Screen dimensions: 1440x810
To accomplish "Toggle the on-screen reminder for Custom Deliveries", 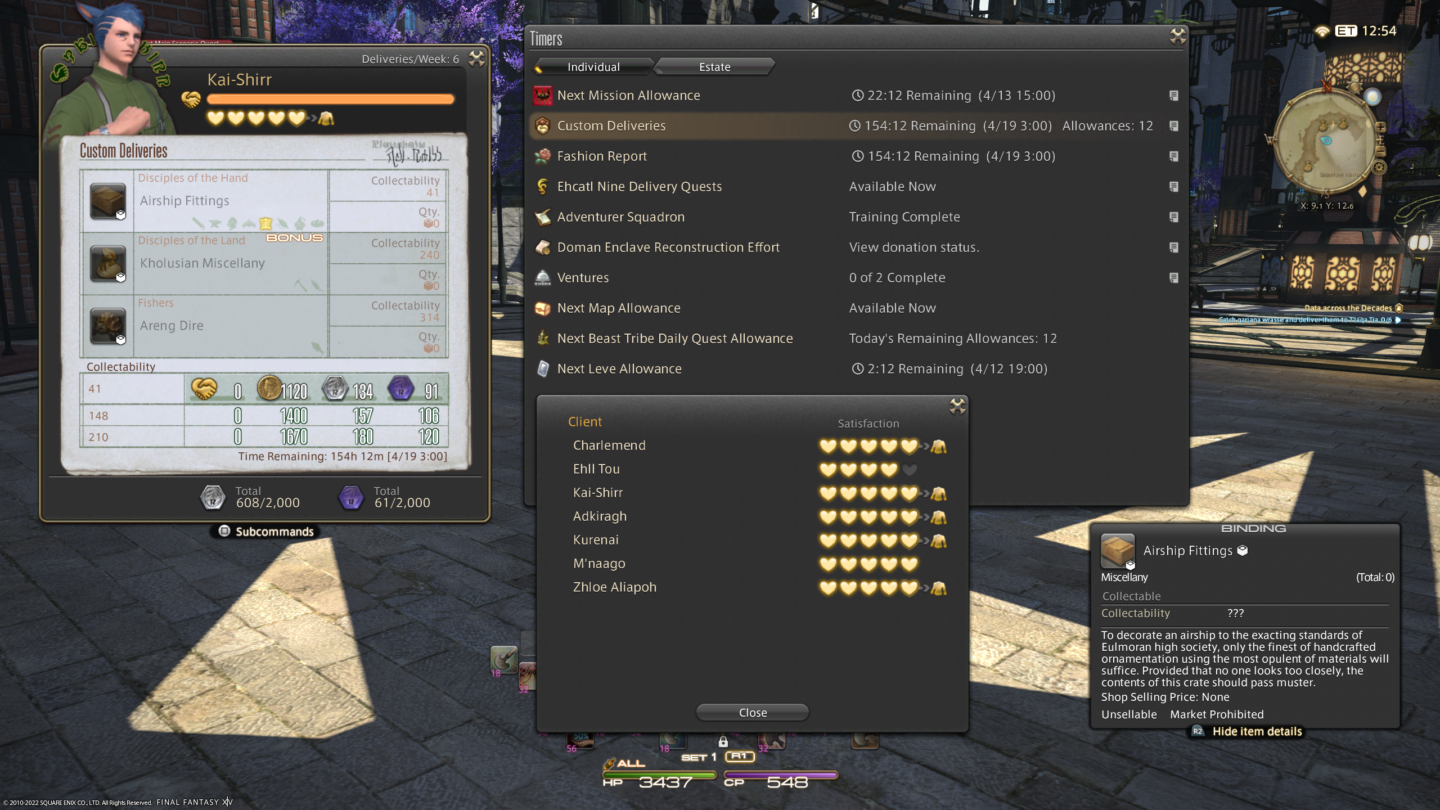I will click(x=1174, y=125).
